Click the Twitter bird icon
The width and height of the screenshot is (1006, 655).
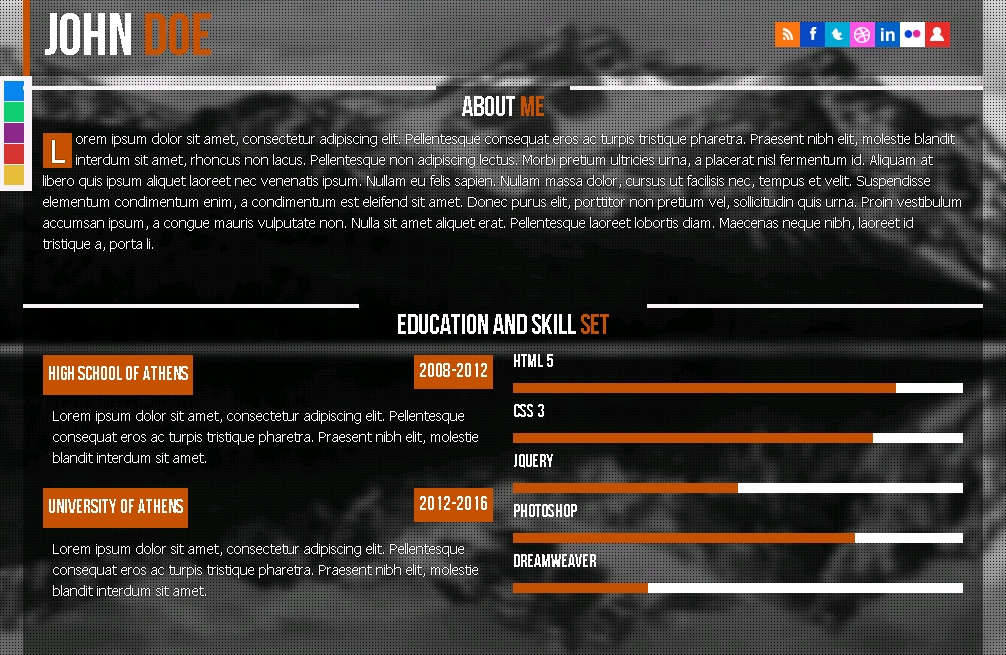[837, 35]
